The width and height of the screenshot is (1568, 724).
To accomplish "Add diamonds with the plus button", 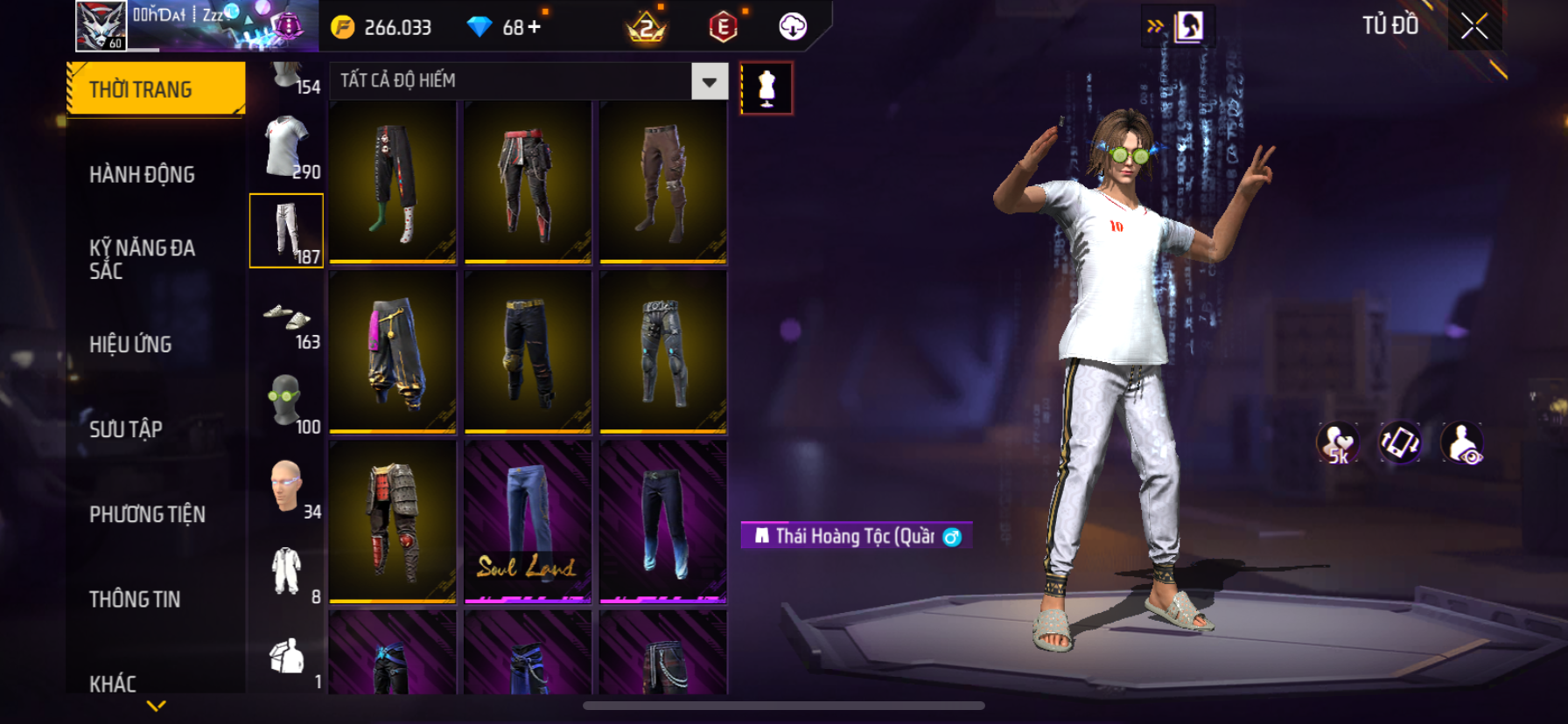I will point(534,27).
